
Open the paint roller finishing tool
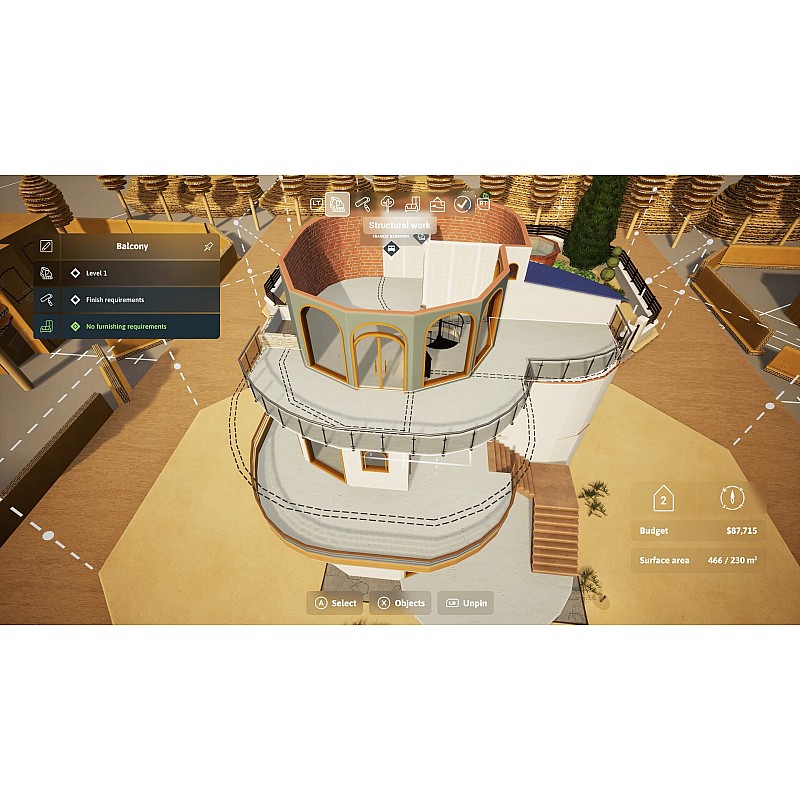(x=363, y=204)
